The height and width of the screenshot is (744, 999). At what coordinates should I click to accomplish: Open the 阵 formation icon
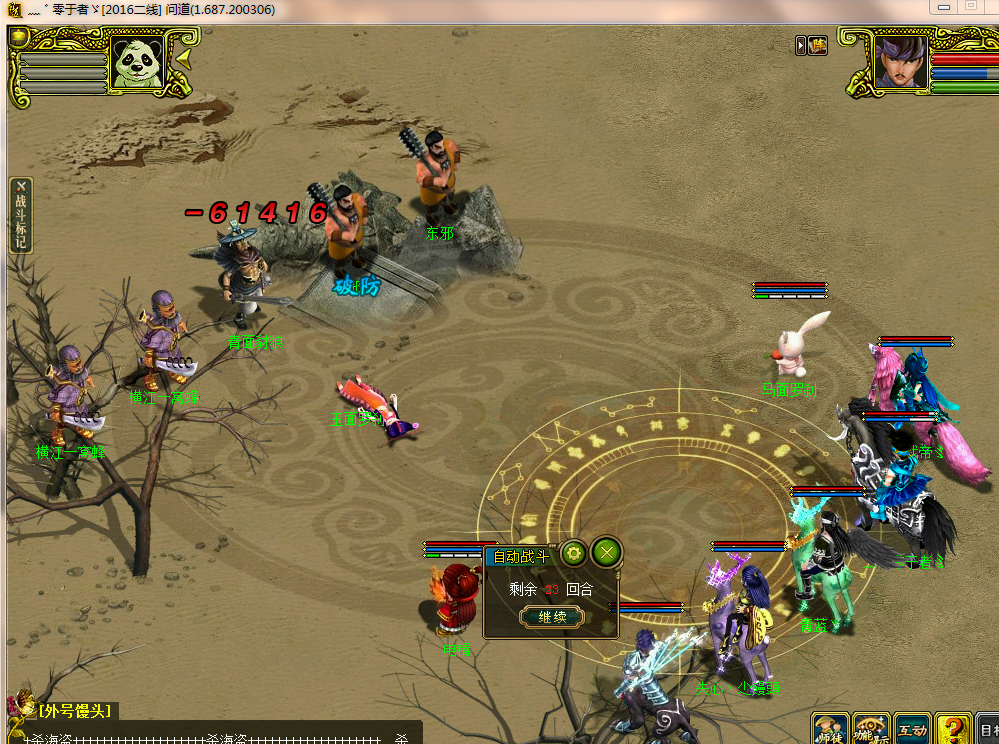click(x=819, y=45)
